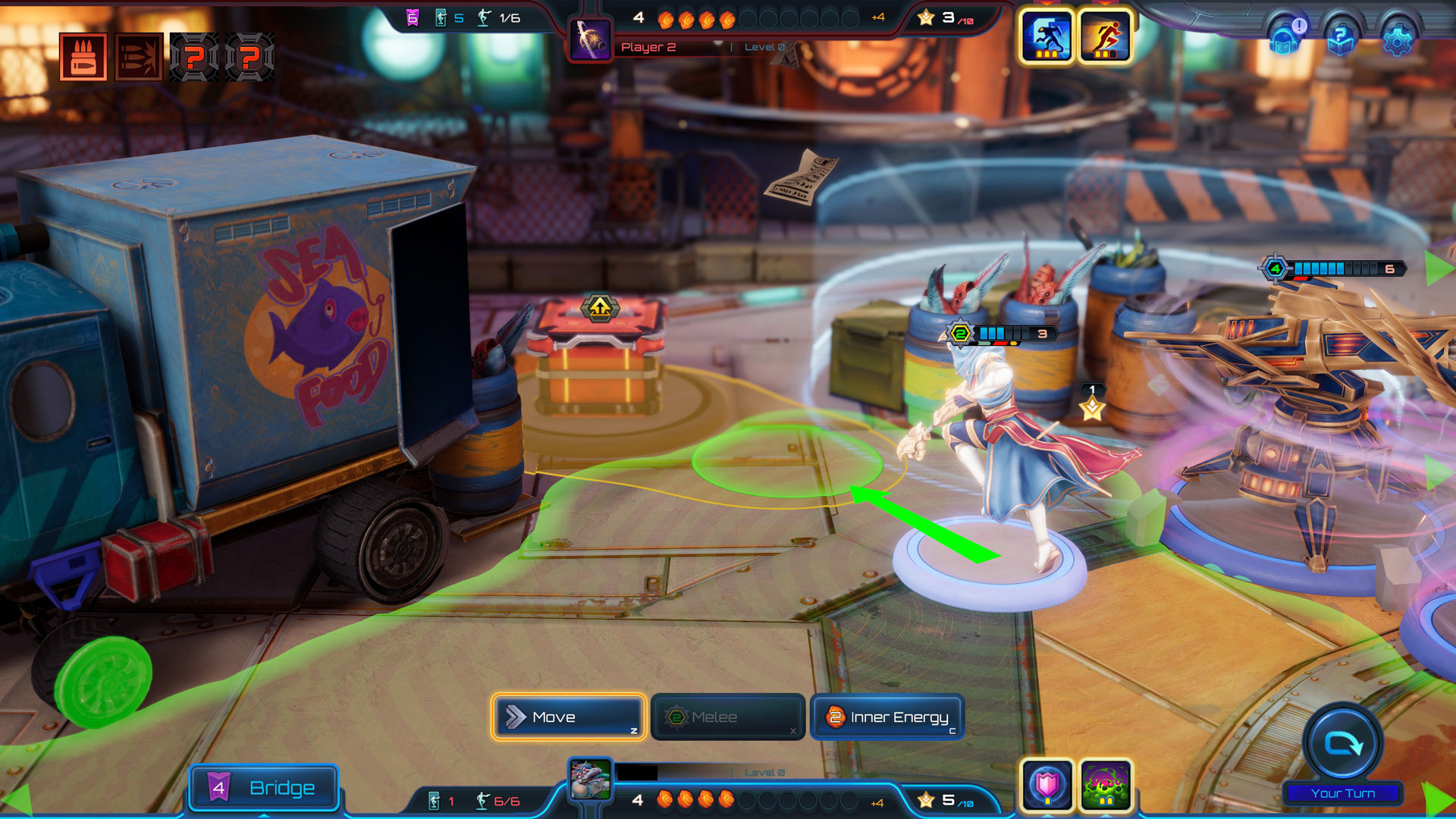End your turn with the arrow button
1456x819 pixels.
tap(1343, 744)
